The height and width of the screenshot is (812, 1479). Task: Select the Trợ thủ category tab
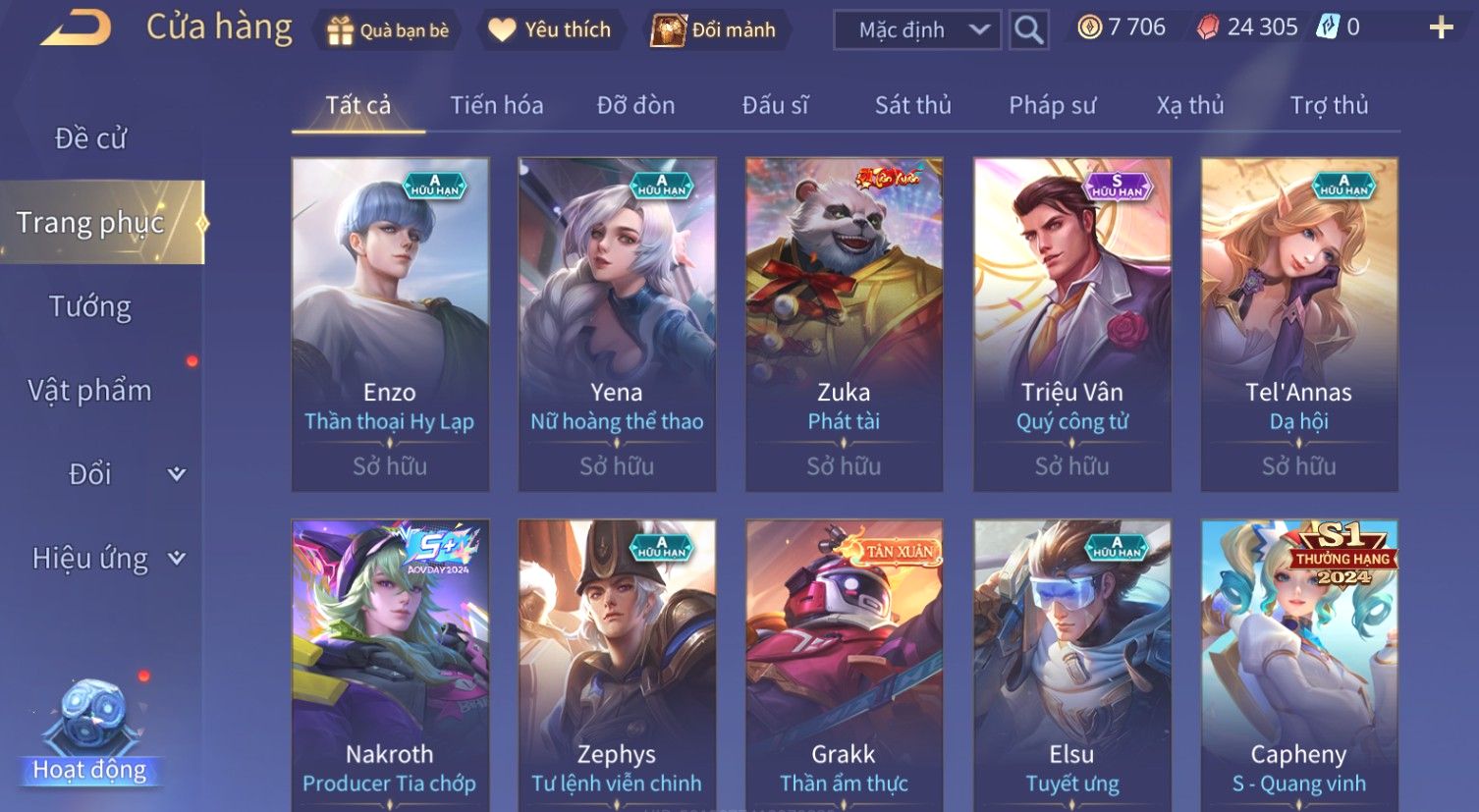pyautogui.click(x=1328, y=105)
